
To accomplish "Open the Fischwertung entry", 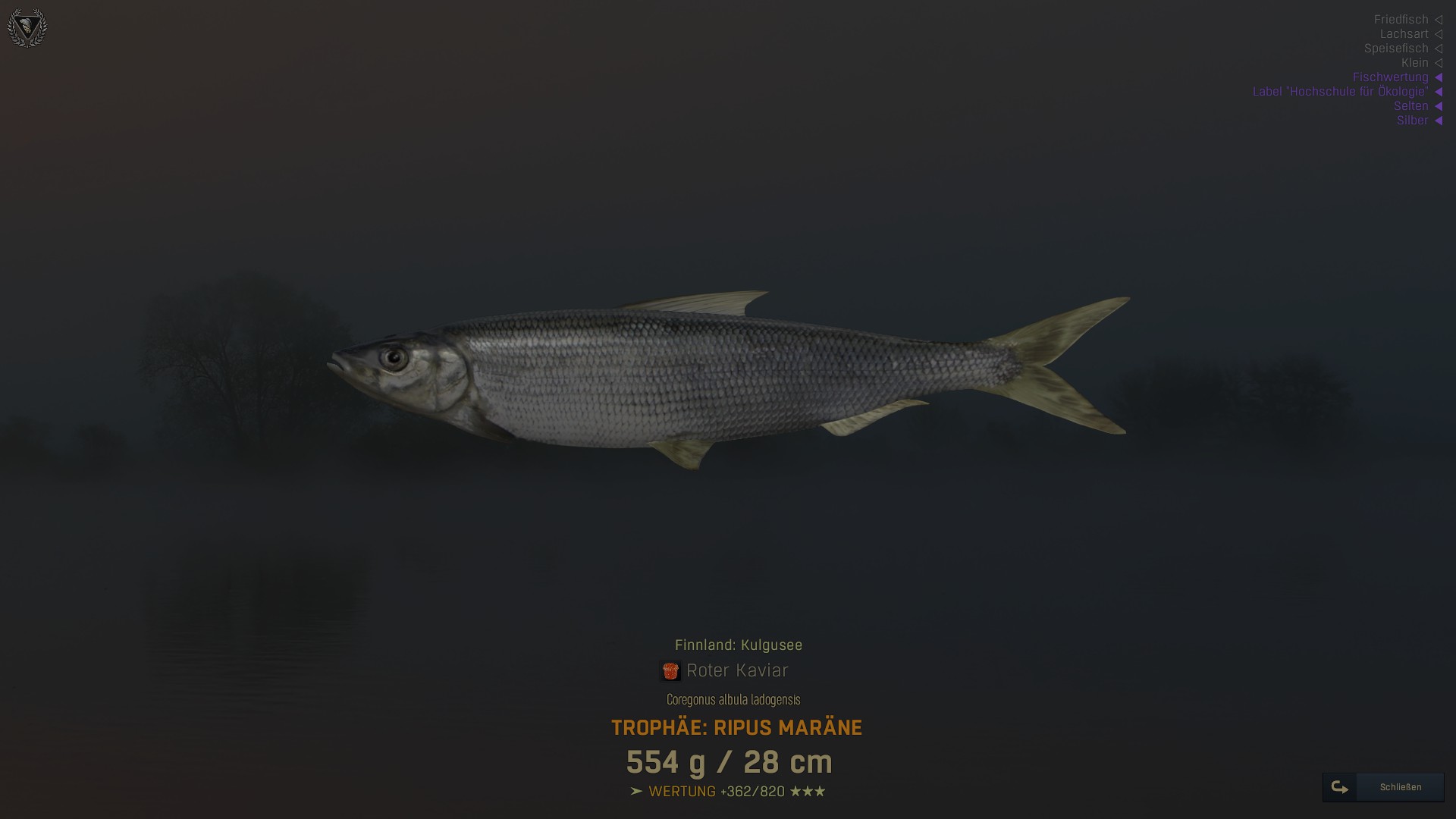I will pos(1390,77).
